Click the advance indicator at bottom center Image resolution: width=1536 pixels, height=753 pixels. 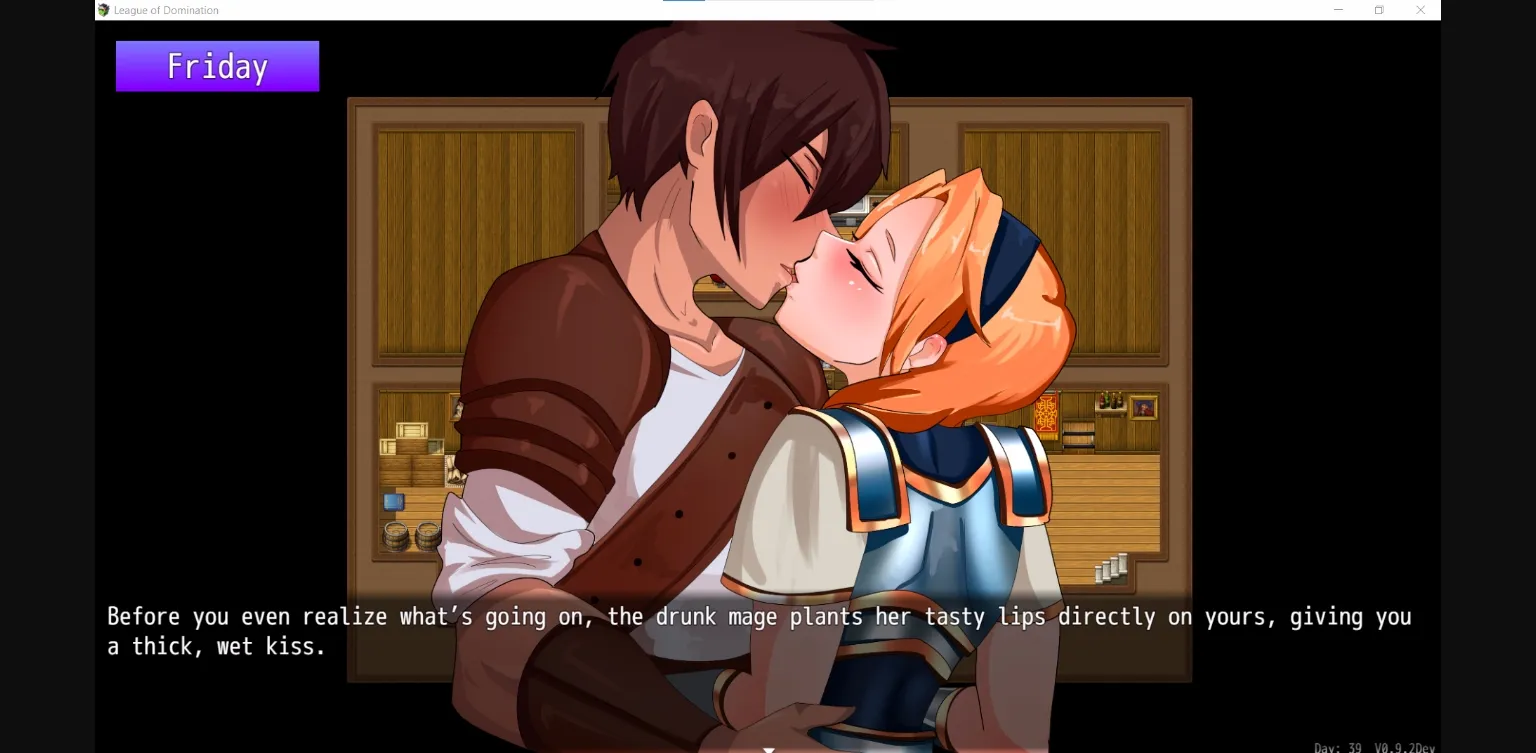768,748
